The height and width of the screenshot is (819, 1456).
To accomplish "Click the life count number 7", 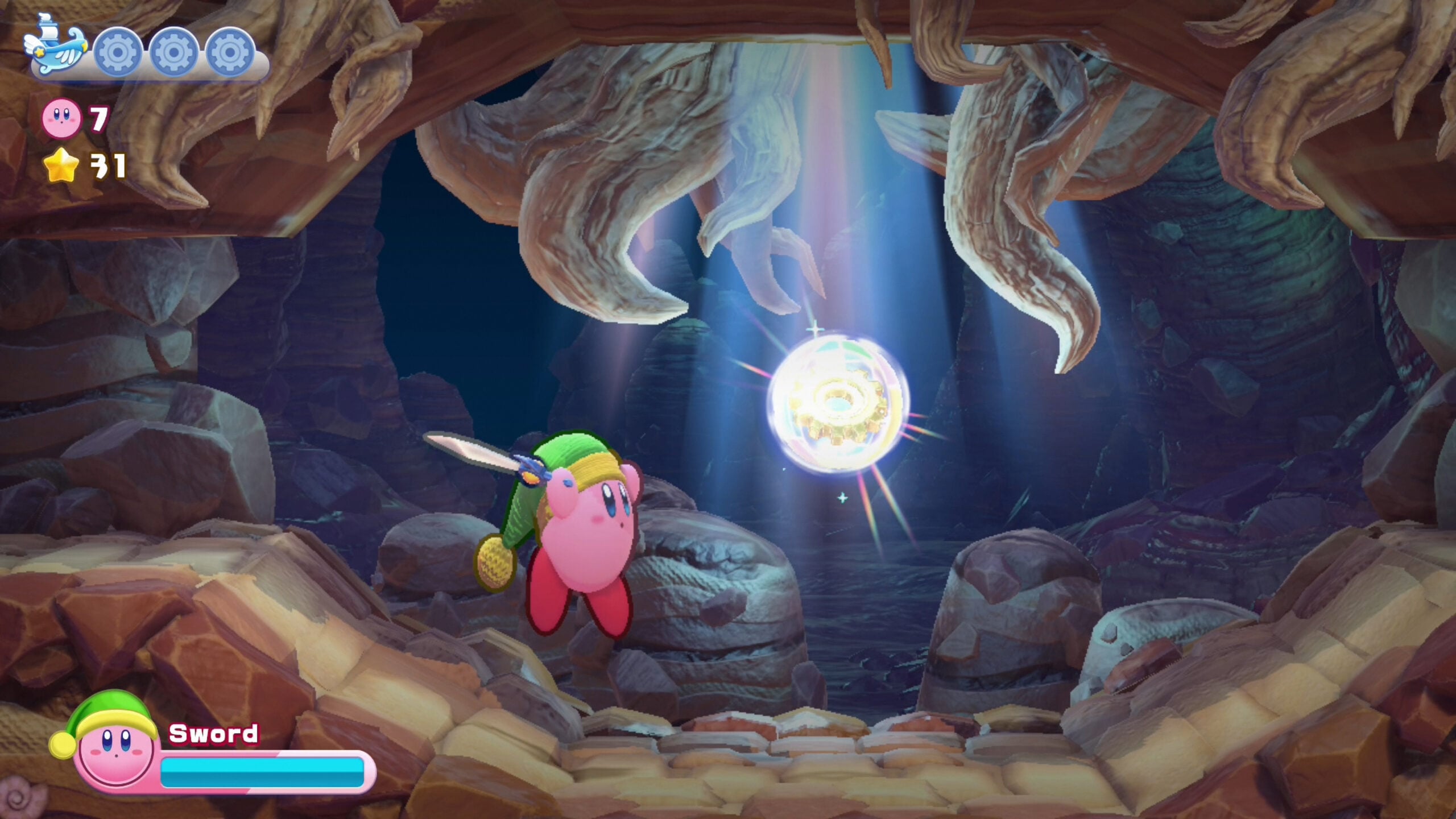I will 98,119.
